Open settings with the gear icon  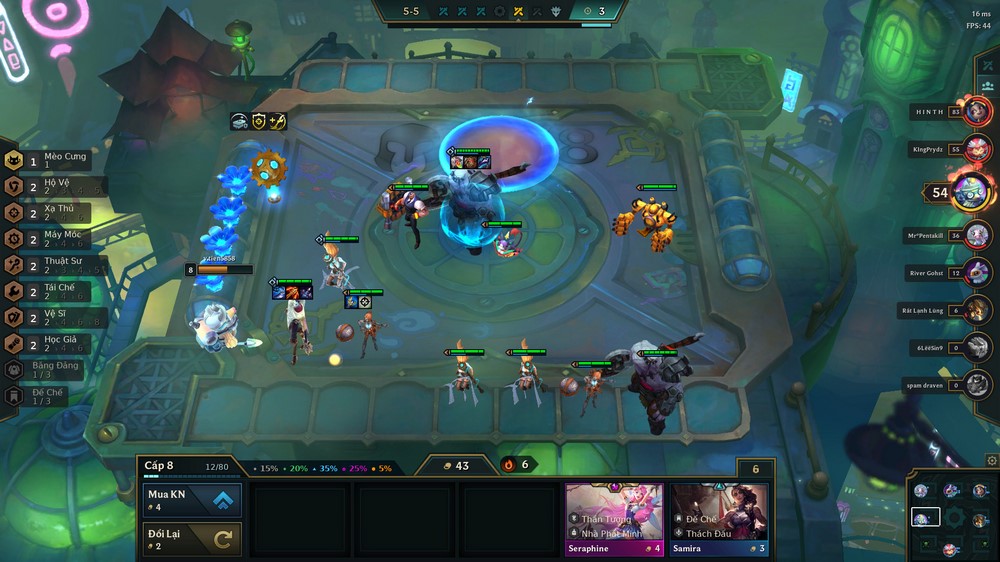click(x=991, y=461)
